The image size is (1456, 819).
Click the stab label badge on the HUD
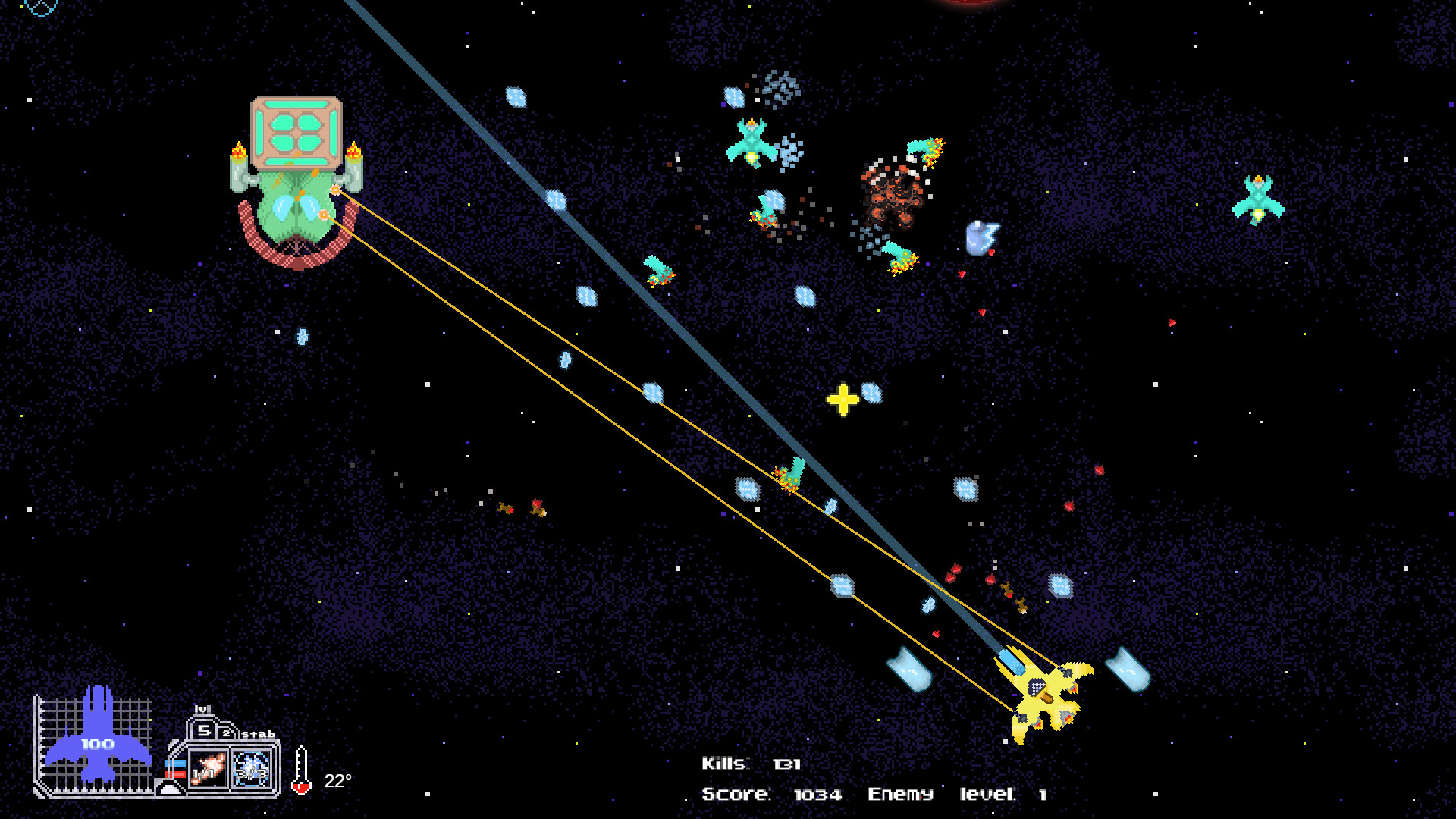pos(258,734)
